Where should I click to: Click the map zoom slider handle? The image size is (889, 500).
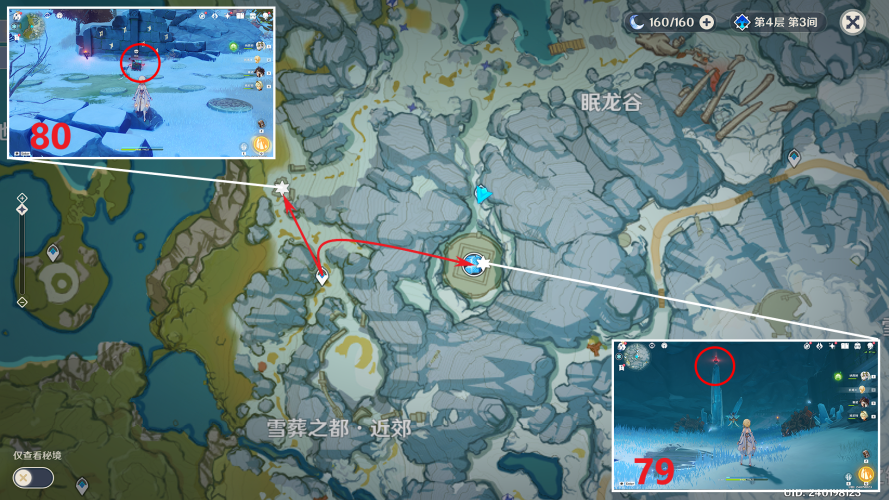click(x=21, y=210)
